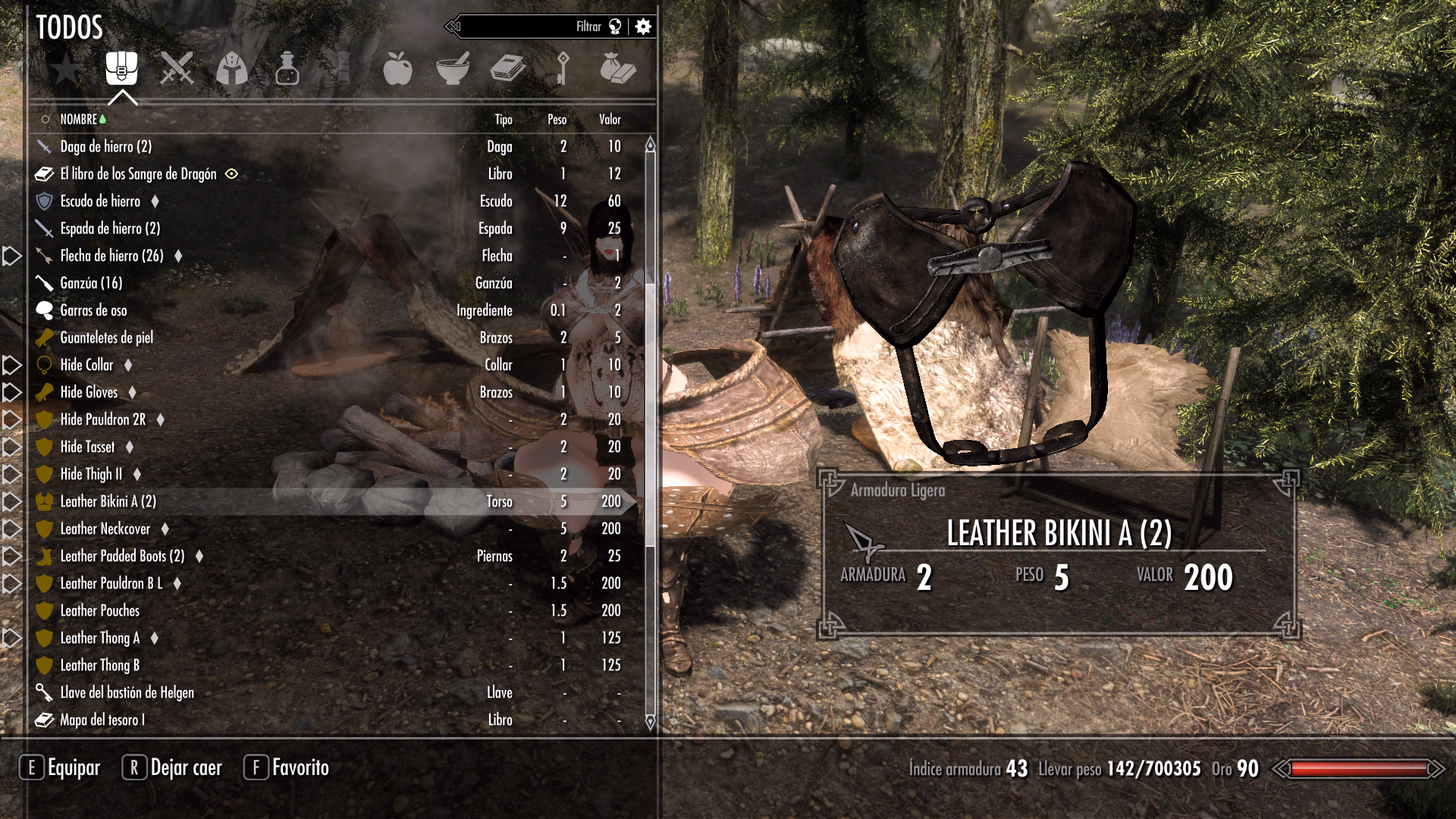This screenshot has height=819, width=1456.
Task: Choose Escudo de hierro in list
Action: [100, 202]
